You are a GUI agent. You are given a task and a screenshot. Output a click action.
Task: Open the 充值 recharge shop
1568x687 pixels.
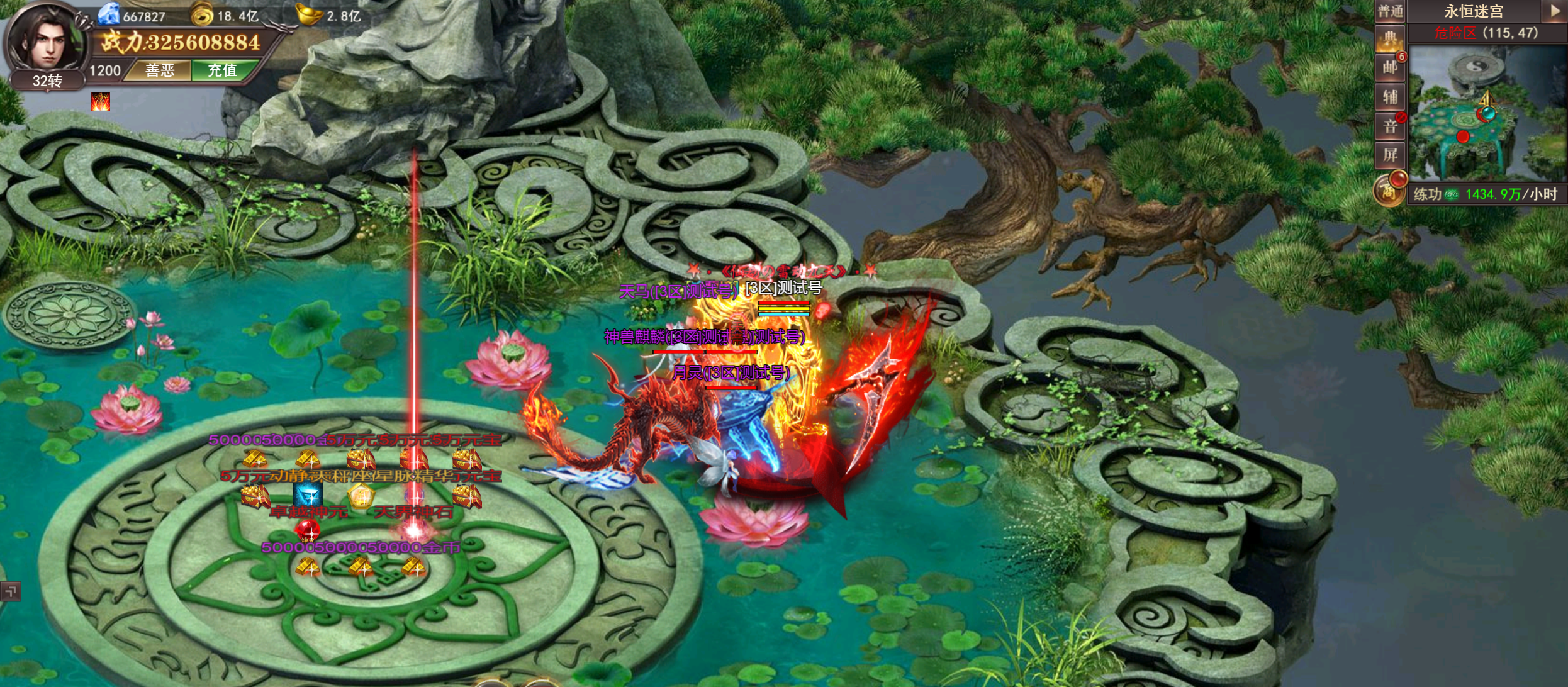[223, 70]
